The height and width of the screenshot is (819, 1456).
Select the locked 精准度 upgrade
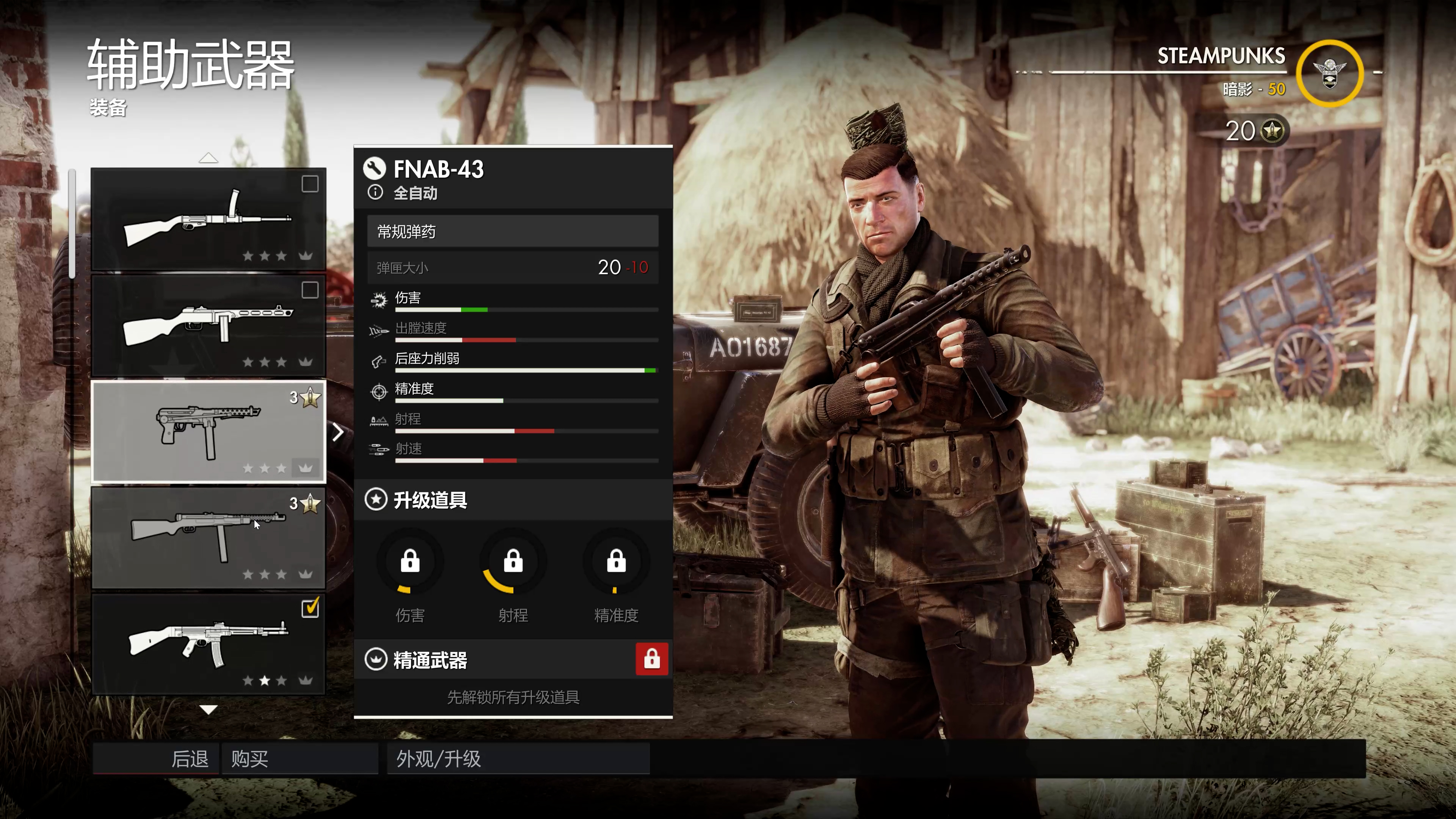coord(616,562)
